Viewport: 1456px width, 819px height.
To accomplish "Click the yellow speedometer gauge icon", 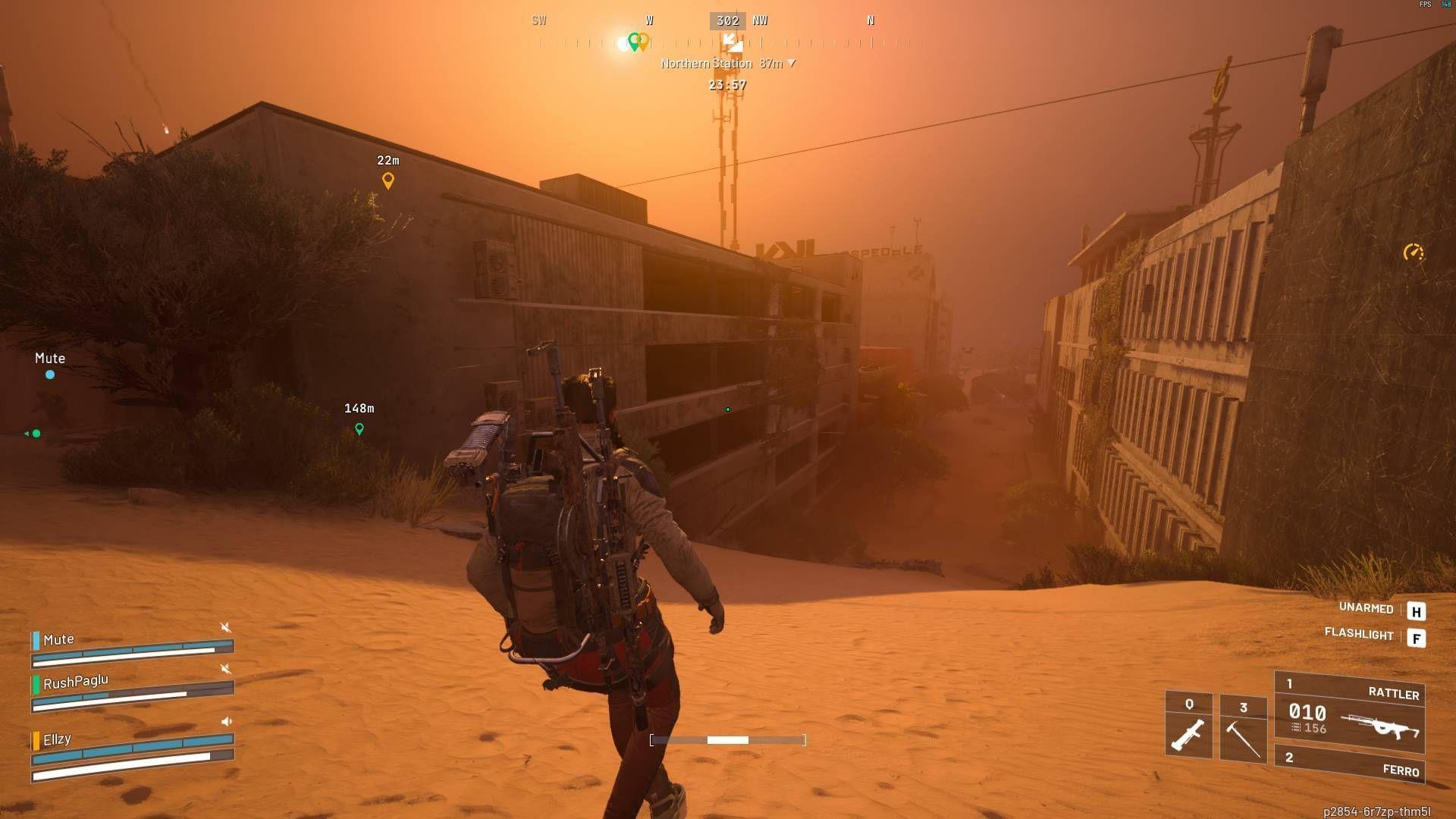I will [1413, 252].
